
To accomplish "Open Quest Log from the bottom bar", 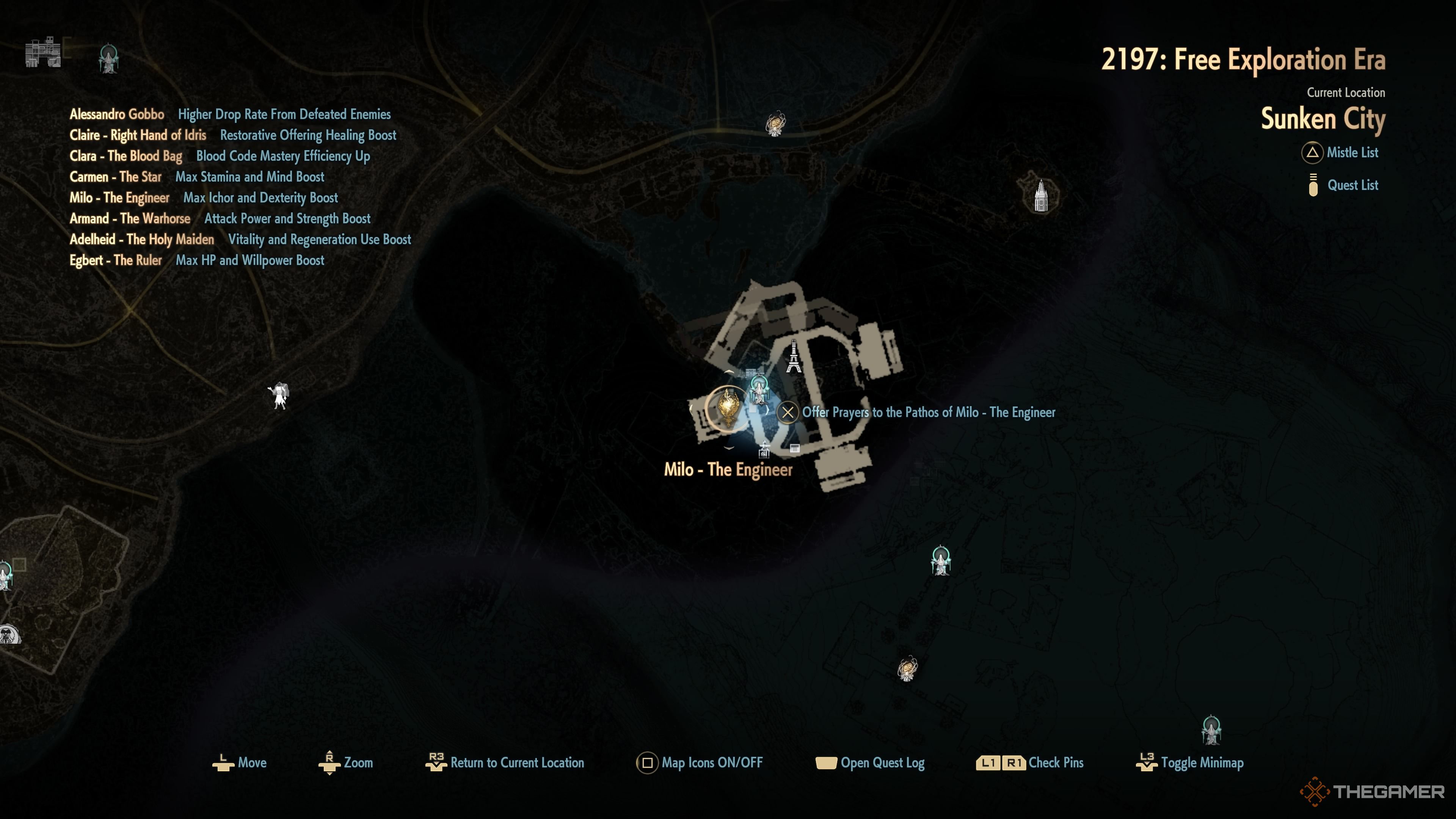I will pos(882,763).
